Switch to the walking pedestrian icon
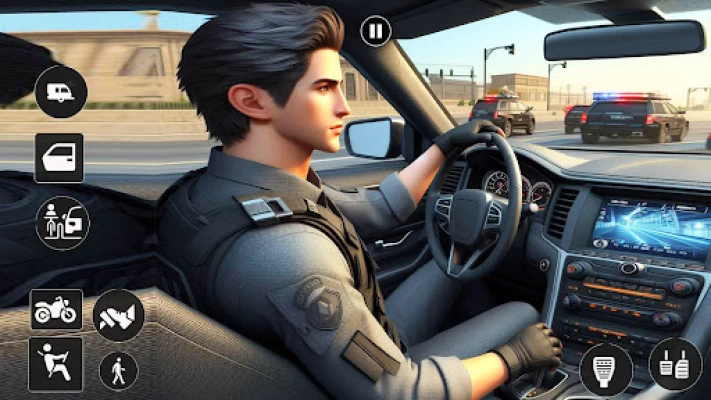This screenshot has width=711, height=400. click(118, 370)
